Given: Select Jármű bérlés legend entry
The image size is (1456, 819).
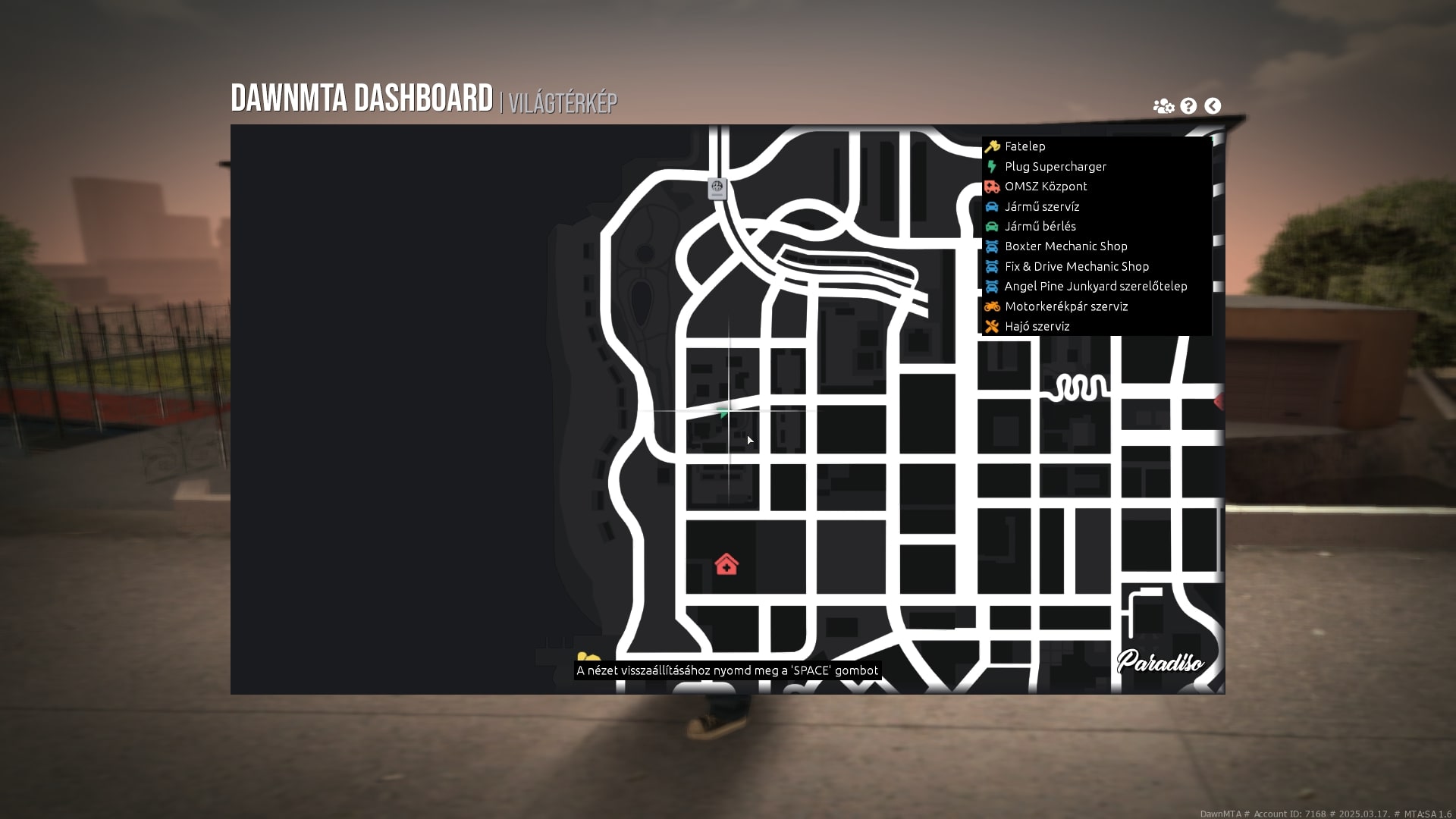Looking at the screenshot, I should pyautogui.click(x=1040, y=226).
